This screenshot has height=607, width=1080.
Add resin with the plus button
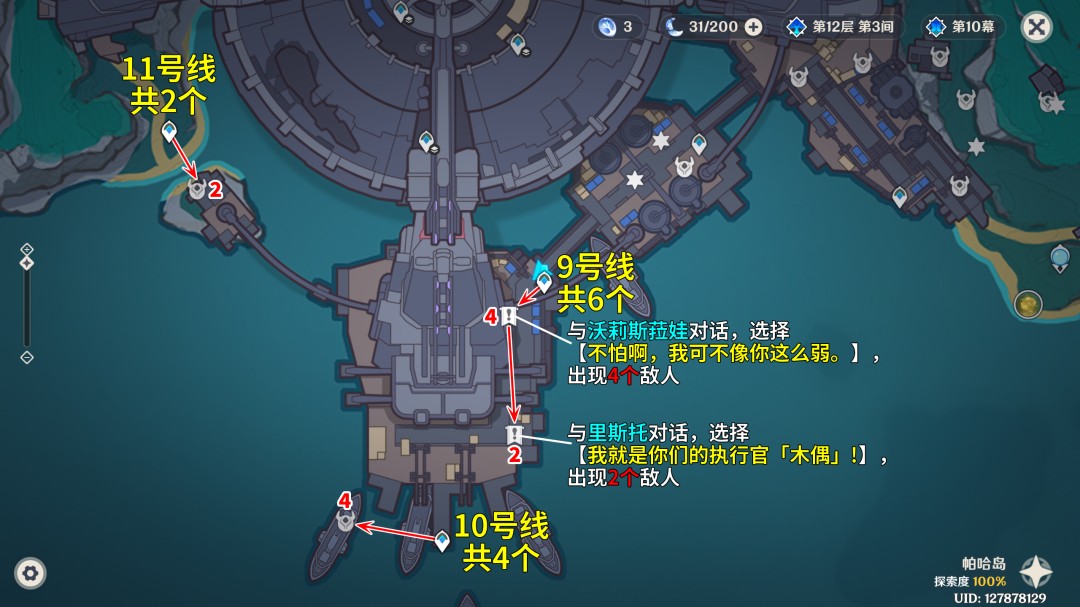[x=754, y=27]
